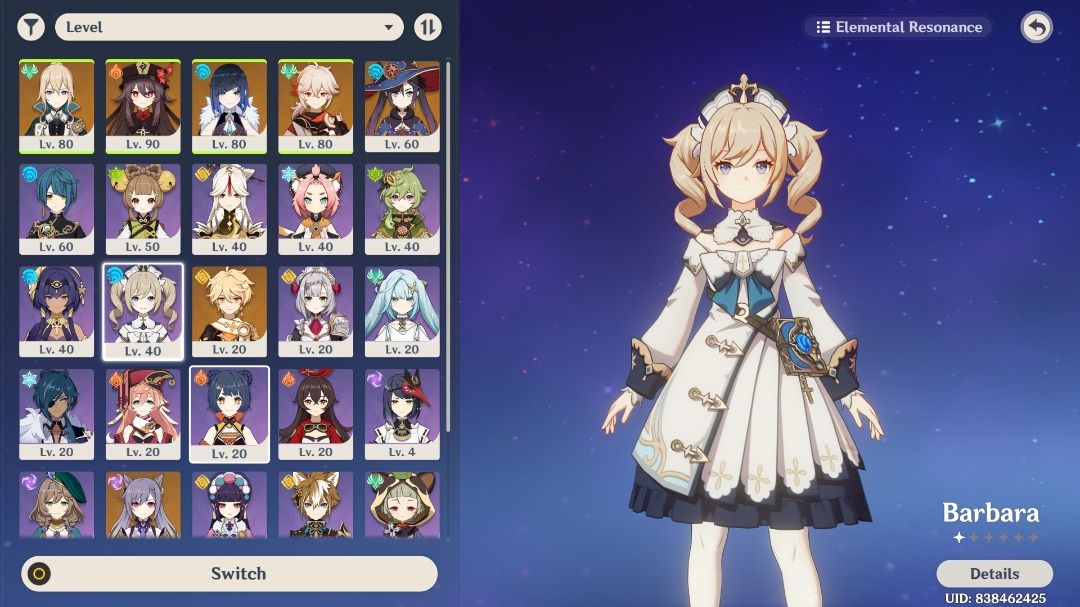
Task: Click the back arrow to exit
Action: (1036, 27)
